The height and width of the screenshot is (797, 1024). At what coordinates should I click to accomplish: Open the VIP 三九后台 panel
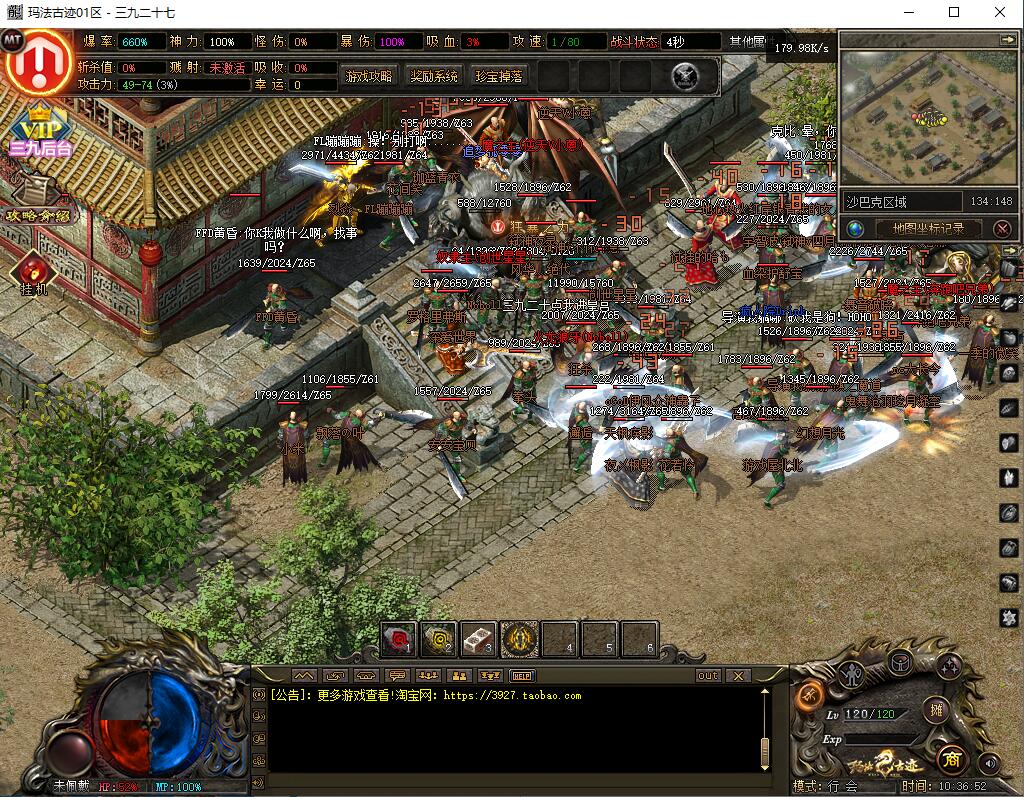pos(40,130)
